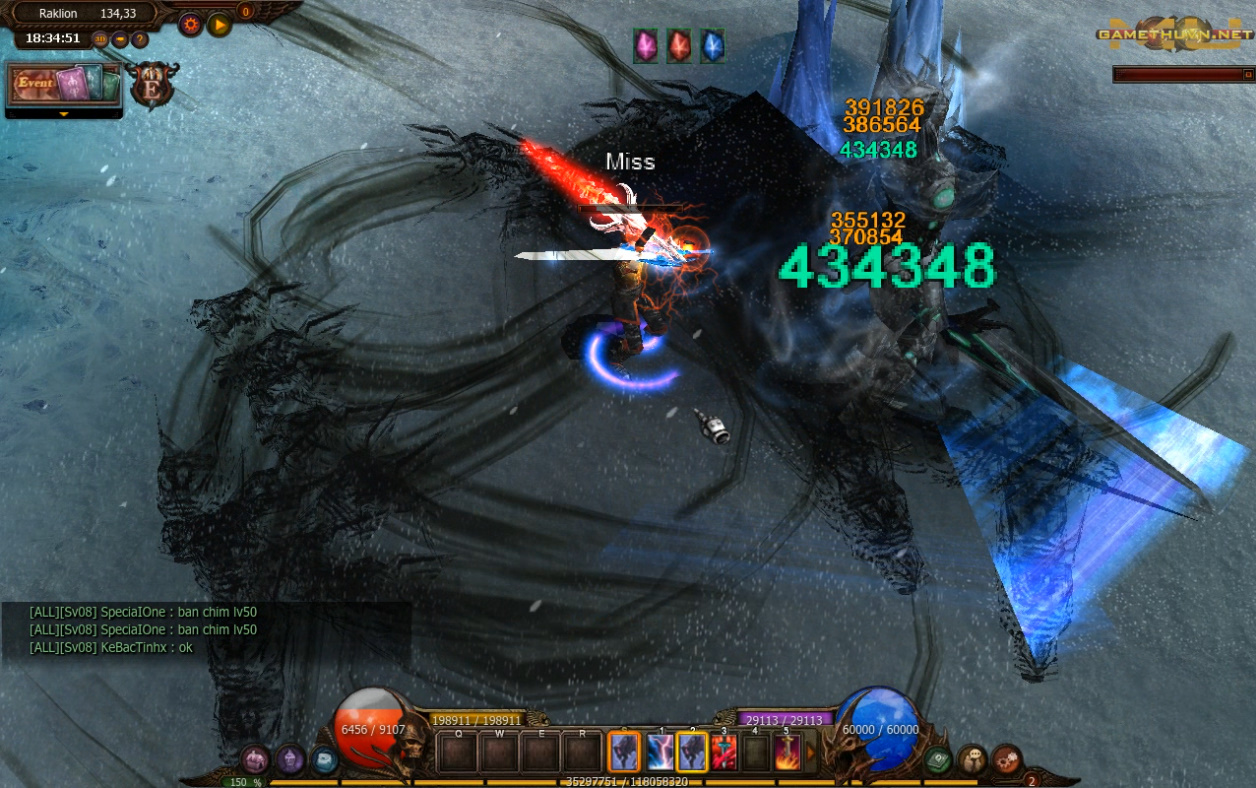Click the small minus button beside the clock

tap(120, 39)
